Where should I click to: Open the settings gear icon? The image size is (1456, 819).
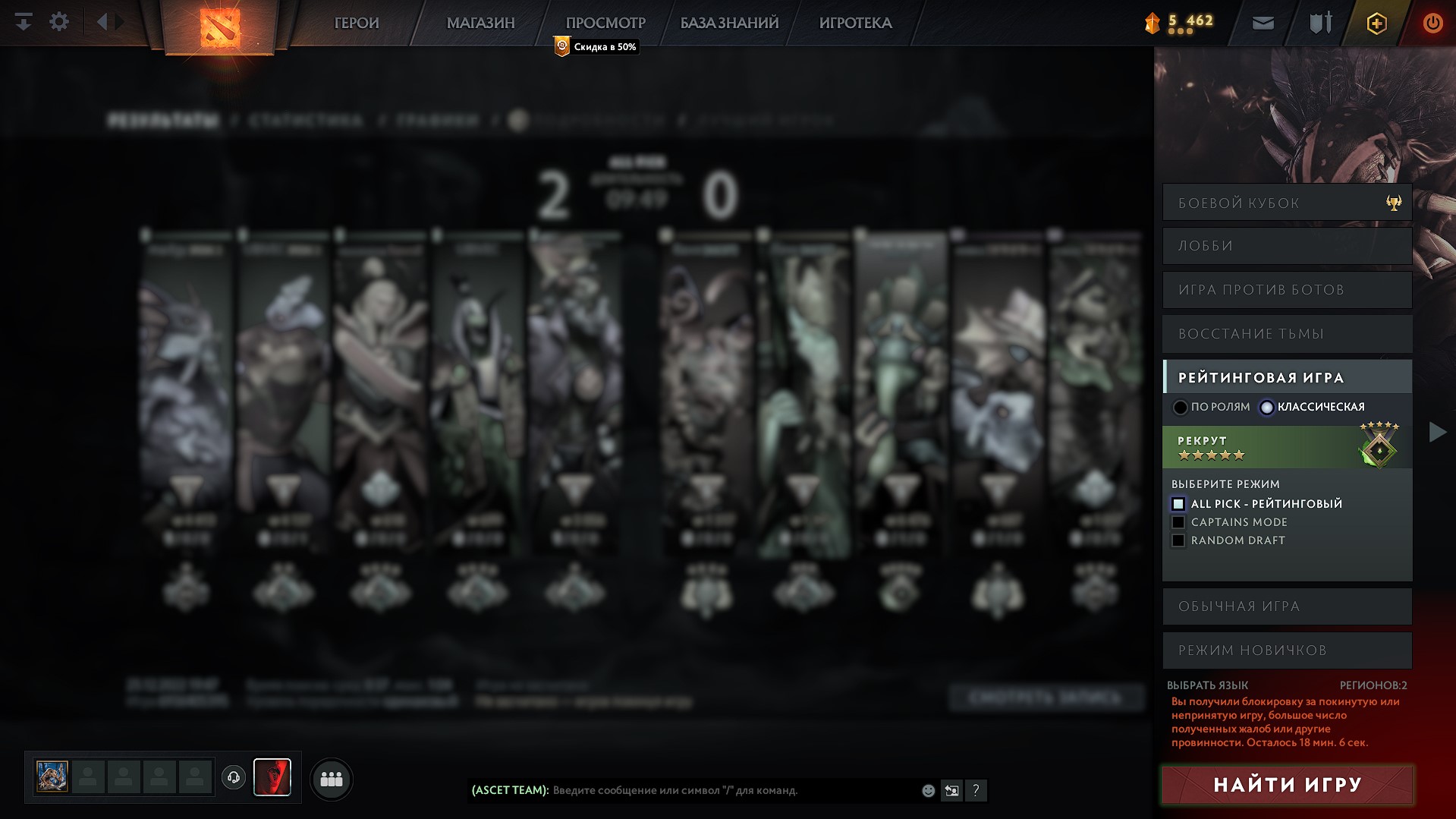(x=58, y=21)
